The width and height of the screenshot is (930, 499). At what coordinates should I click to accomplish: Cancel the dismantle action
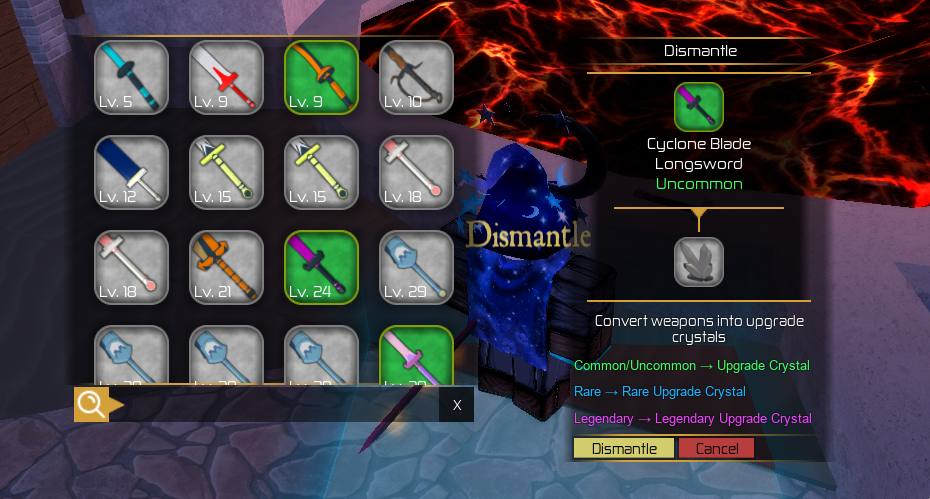[716, 449]
